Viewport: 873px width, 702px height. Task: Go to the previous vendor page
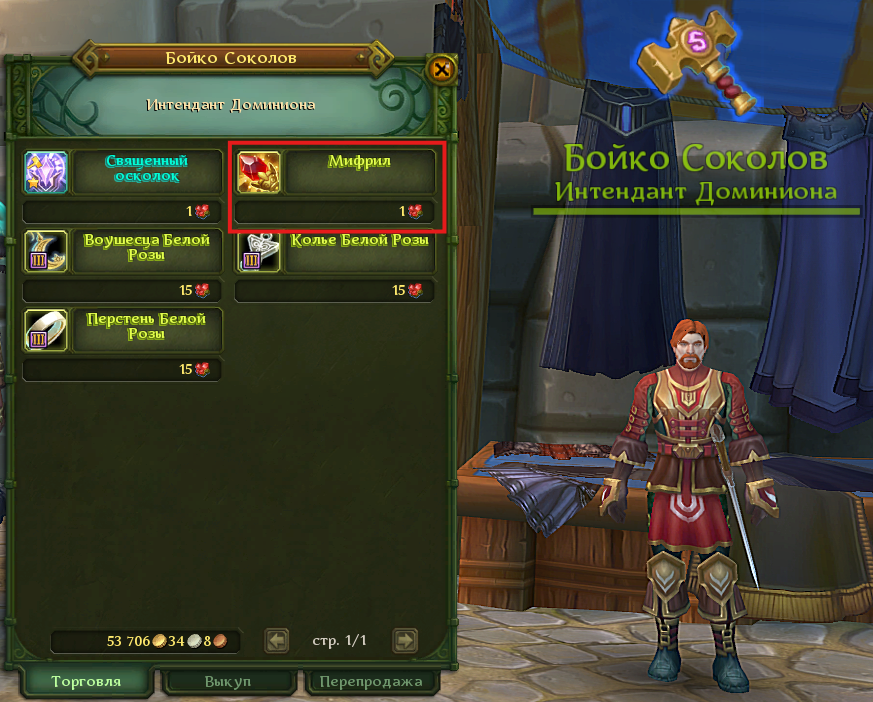click(x=277, y=640)
